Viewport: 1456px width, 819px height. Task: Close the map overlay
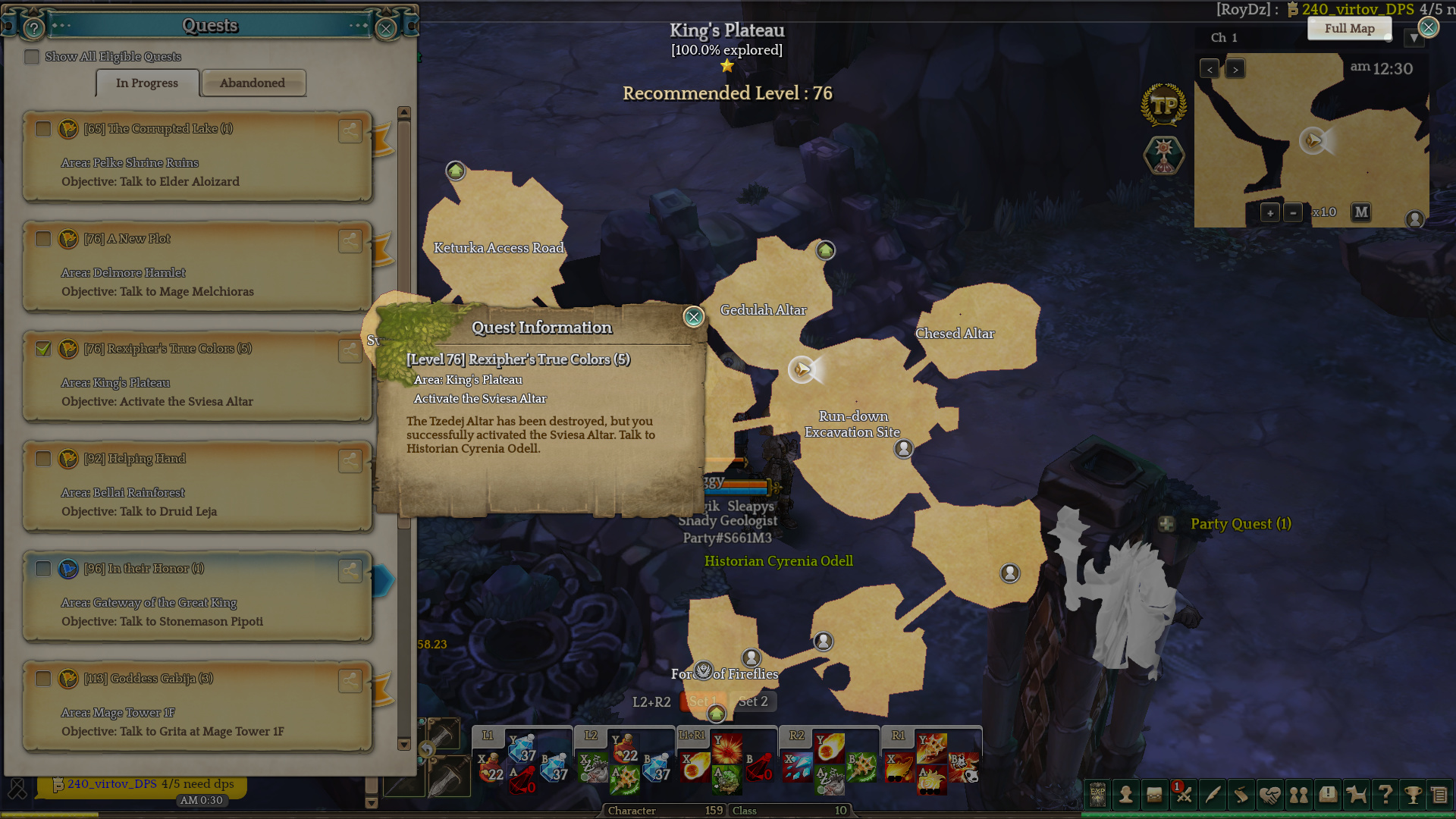1429,28
